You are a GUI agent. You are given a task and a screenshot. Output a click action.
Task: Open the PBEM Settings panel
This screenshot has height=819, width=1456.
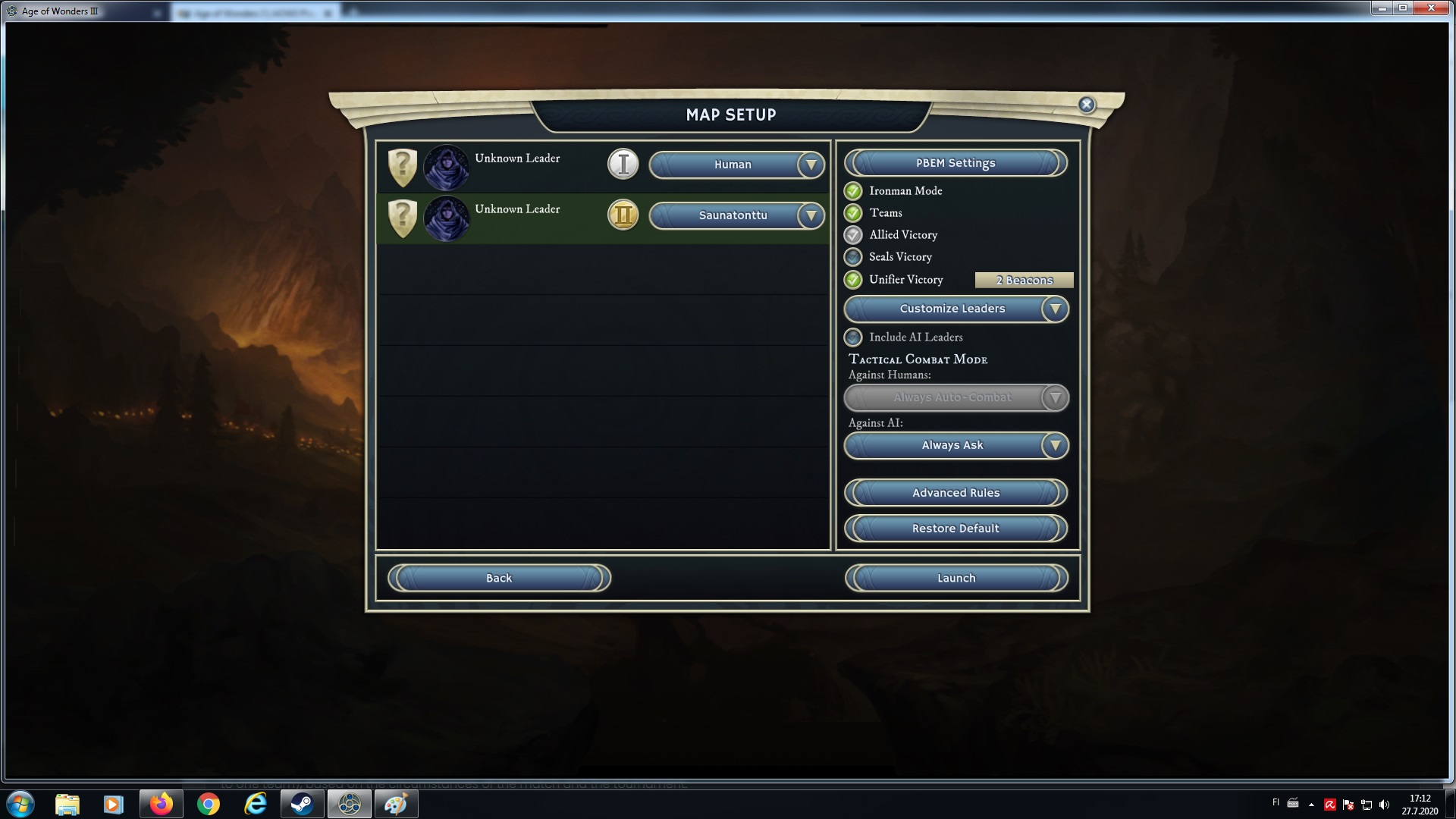point(955,163)
